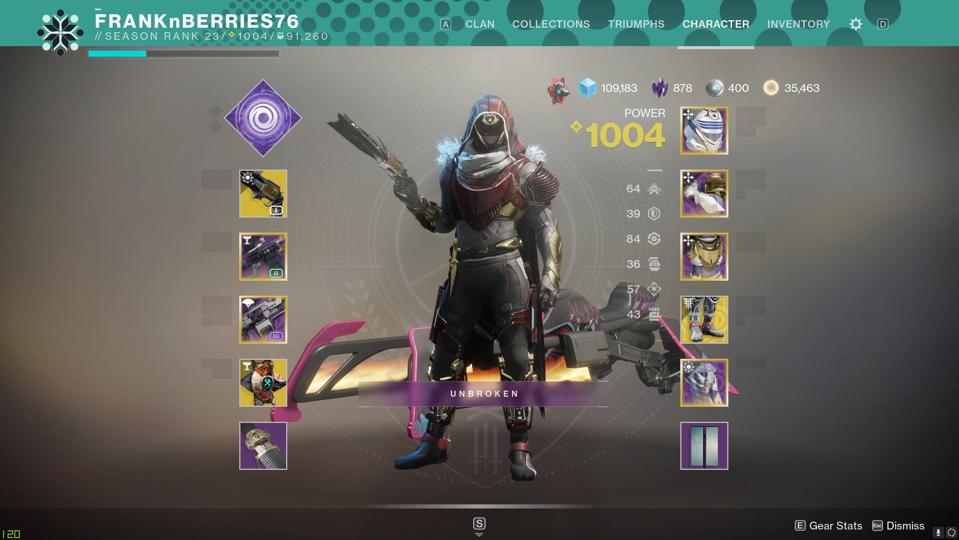Switch to the Collections tab
Screen dimensions: 959x540
[550, 24]
